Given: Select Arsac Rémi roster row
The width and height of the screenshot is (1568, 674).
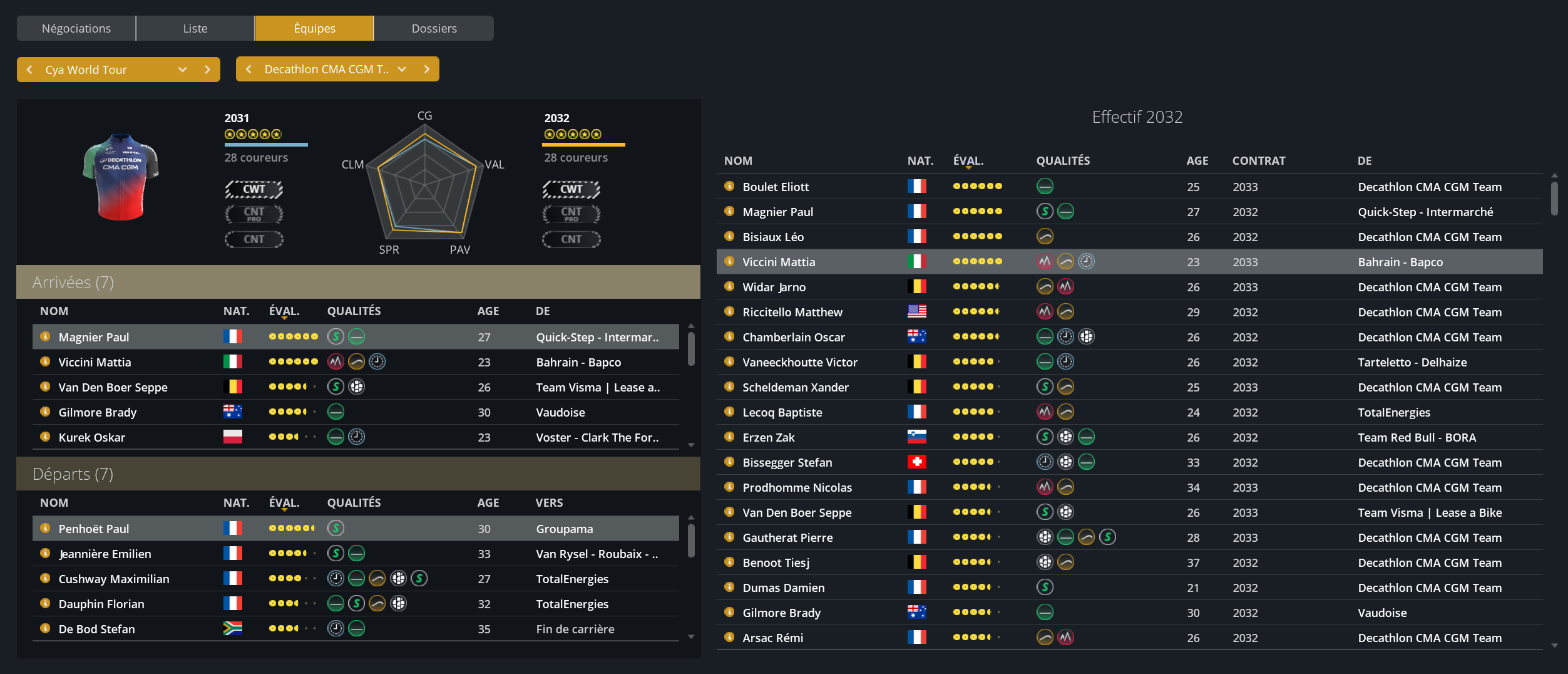Looking at the screenshot, I should [772, 638].
